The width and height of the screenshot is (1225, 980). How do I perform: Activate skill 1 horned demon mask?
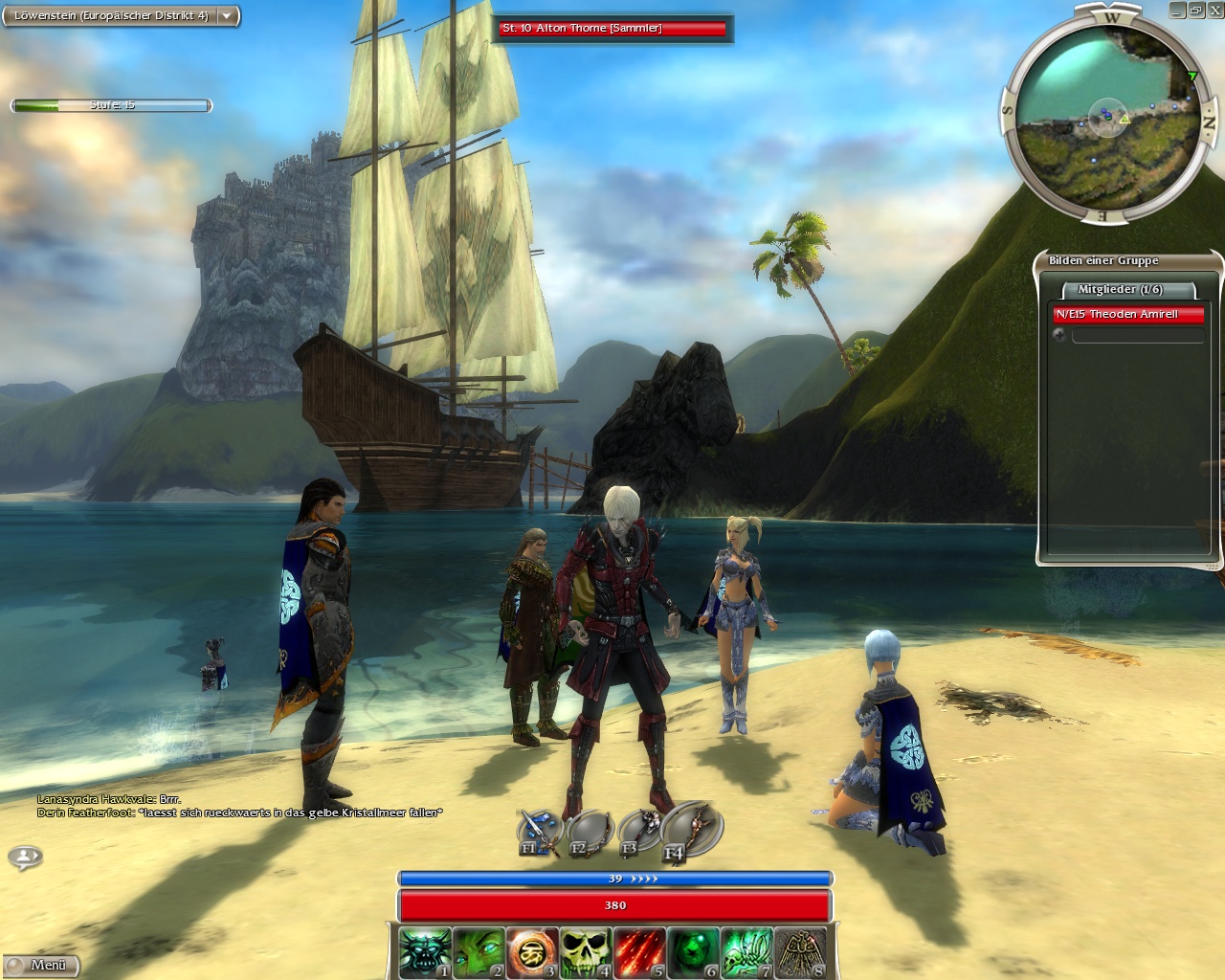(424, 952)
